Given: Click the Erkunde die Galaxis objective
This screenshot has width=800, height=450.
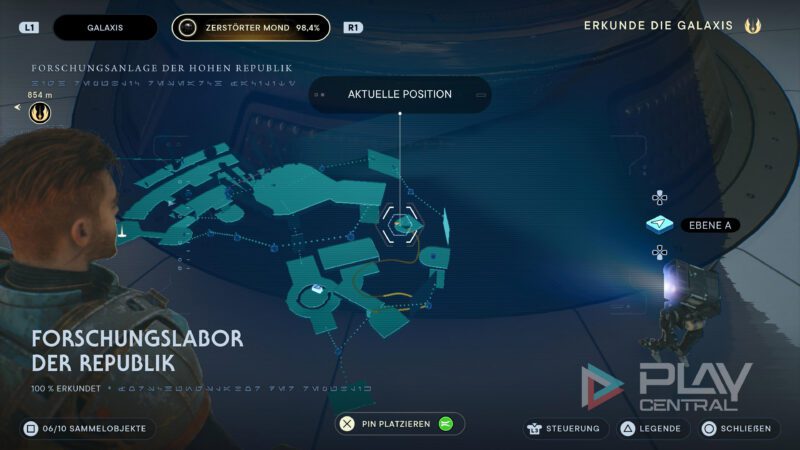Looking at the screenshot, I should click(x=672, y=26).
